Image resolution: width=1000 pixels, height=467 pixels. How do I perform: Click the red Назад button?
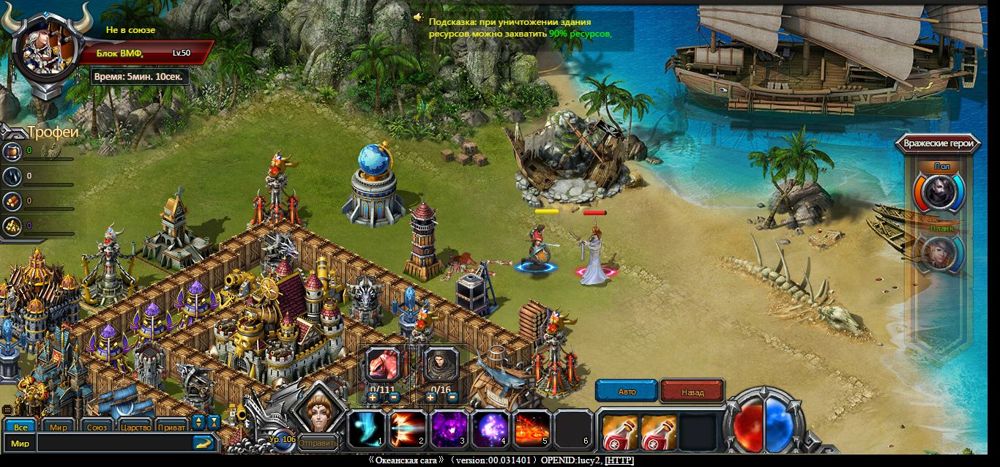691,391
